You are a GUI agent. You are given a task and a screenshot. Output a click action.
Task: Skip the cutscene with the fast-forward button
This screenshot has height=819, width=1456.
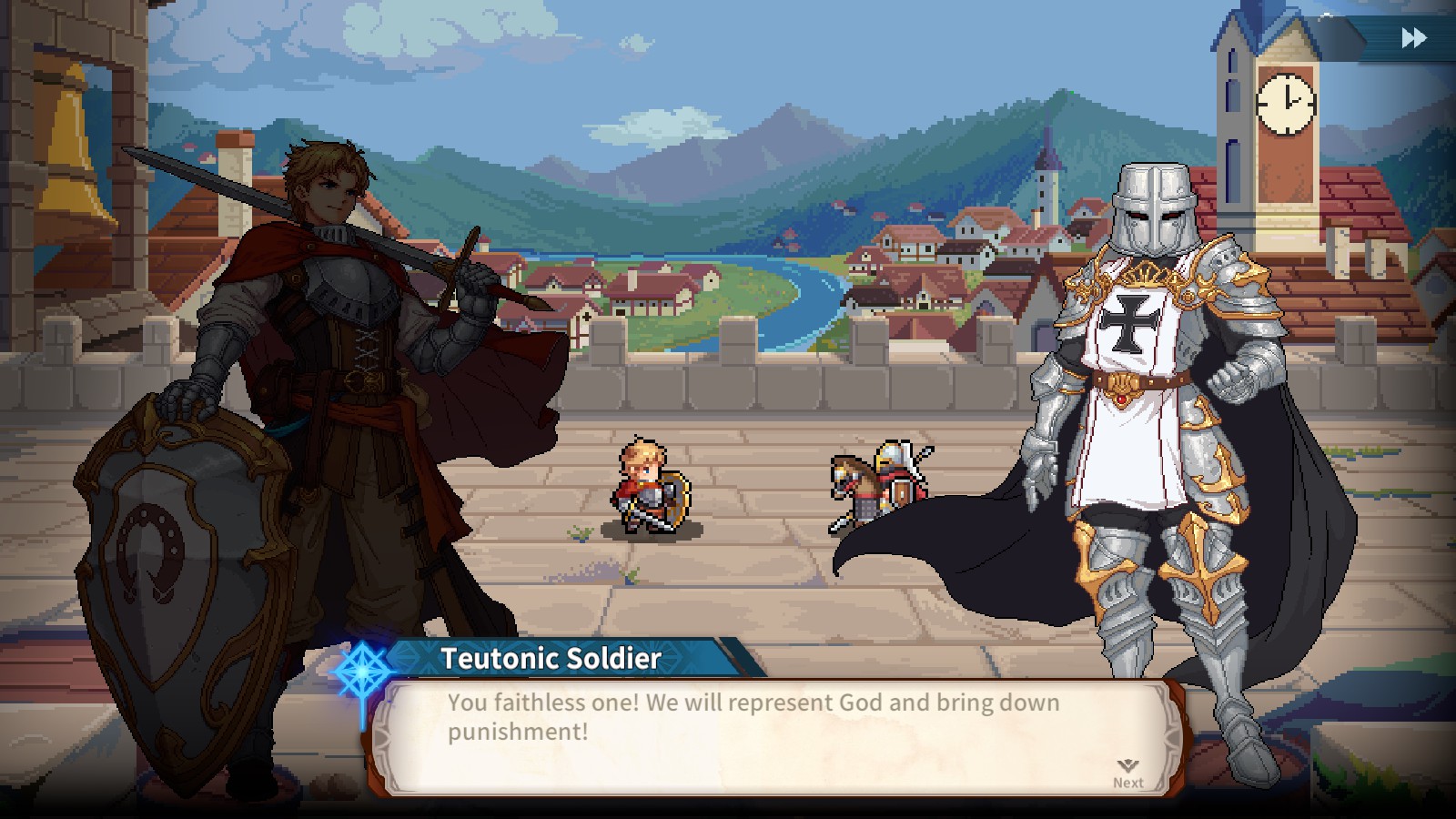pos(1413,38)
